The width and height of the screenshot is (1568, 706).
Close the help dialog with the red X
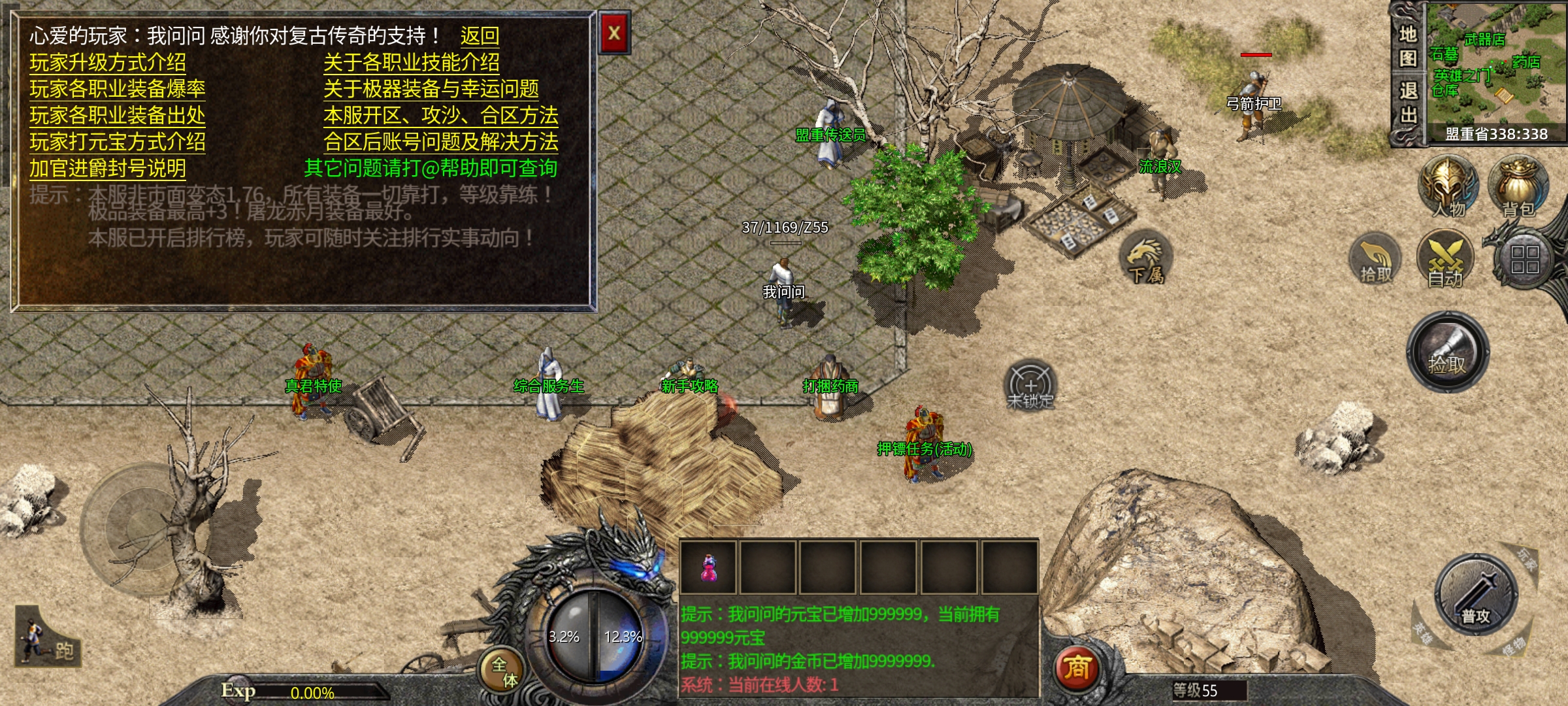pos(614,33)
